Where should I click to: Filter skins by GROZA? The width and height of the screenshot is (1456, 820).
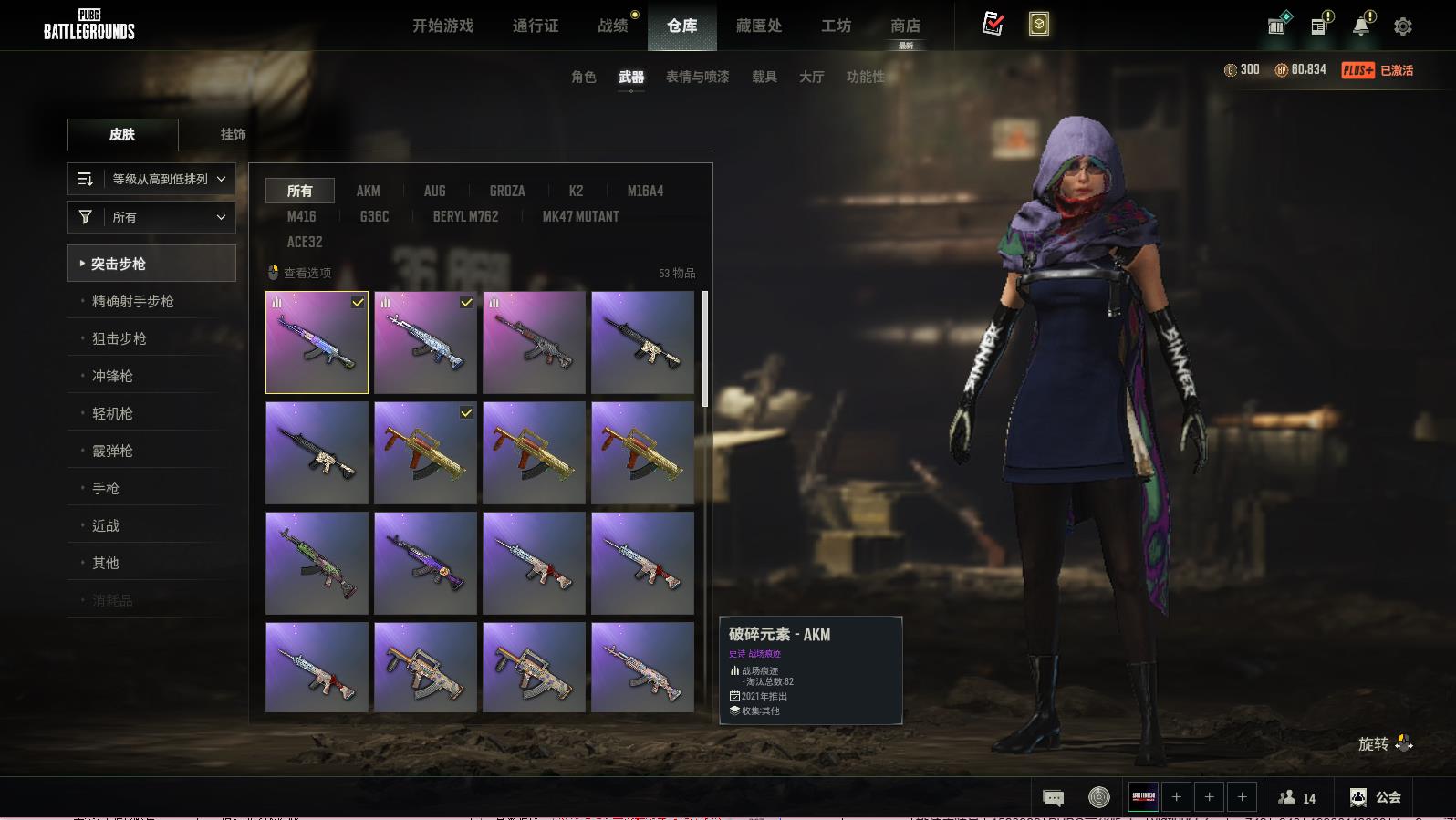point(507,191)
